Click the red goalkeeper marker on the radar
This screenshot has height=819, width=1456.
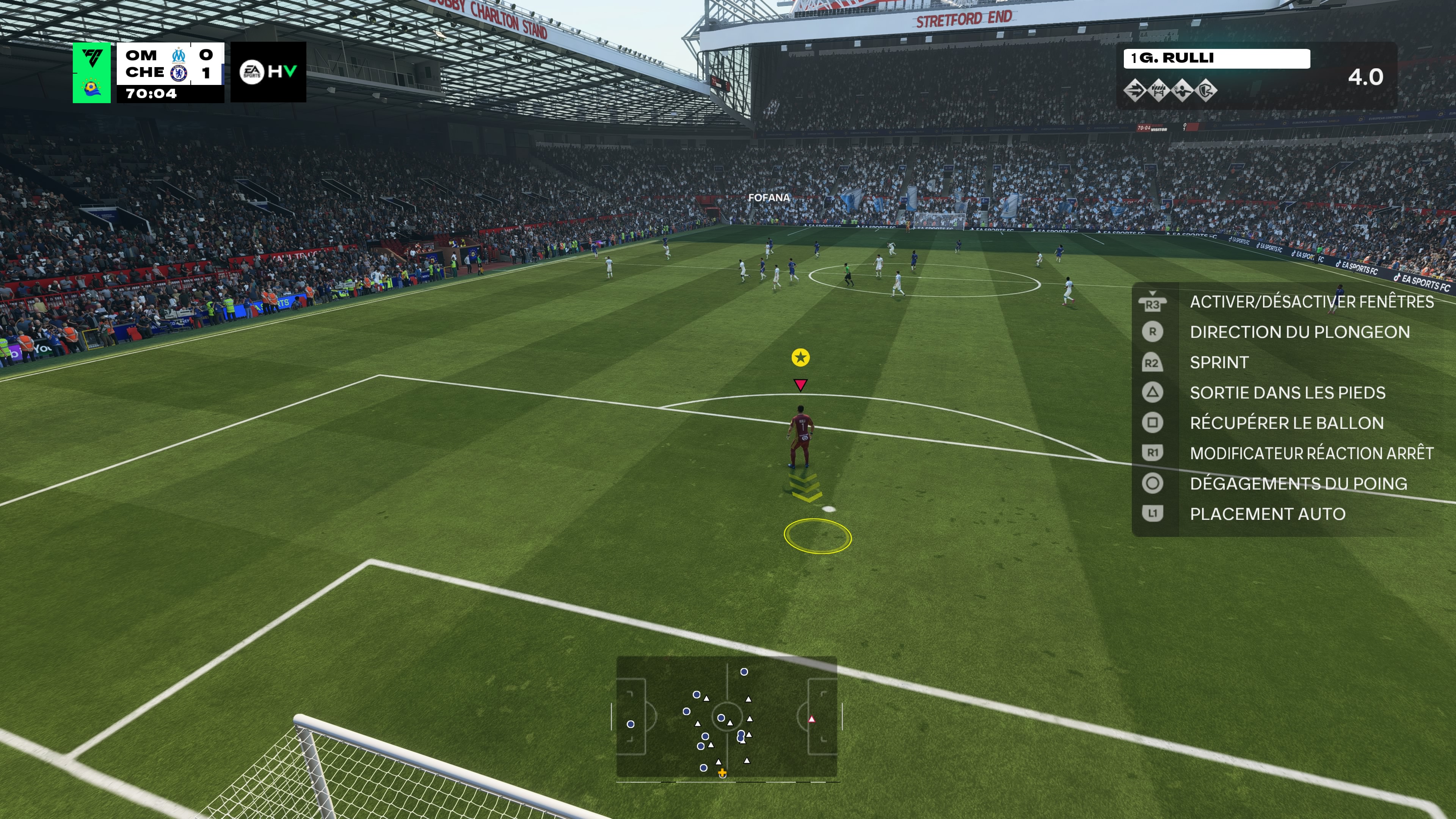(x=812, y=720)
